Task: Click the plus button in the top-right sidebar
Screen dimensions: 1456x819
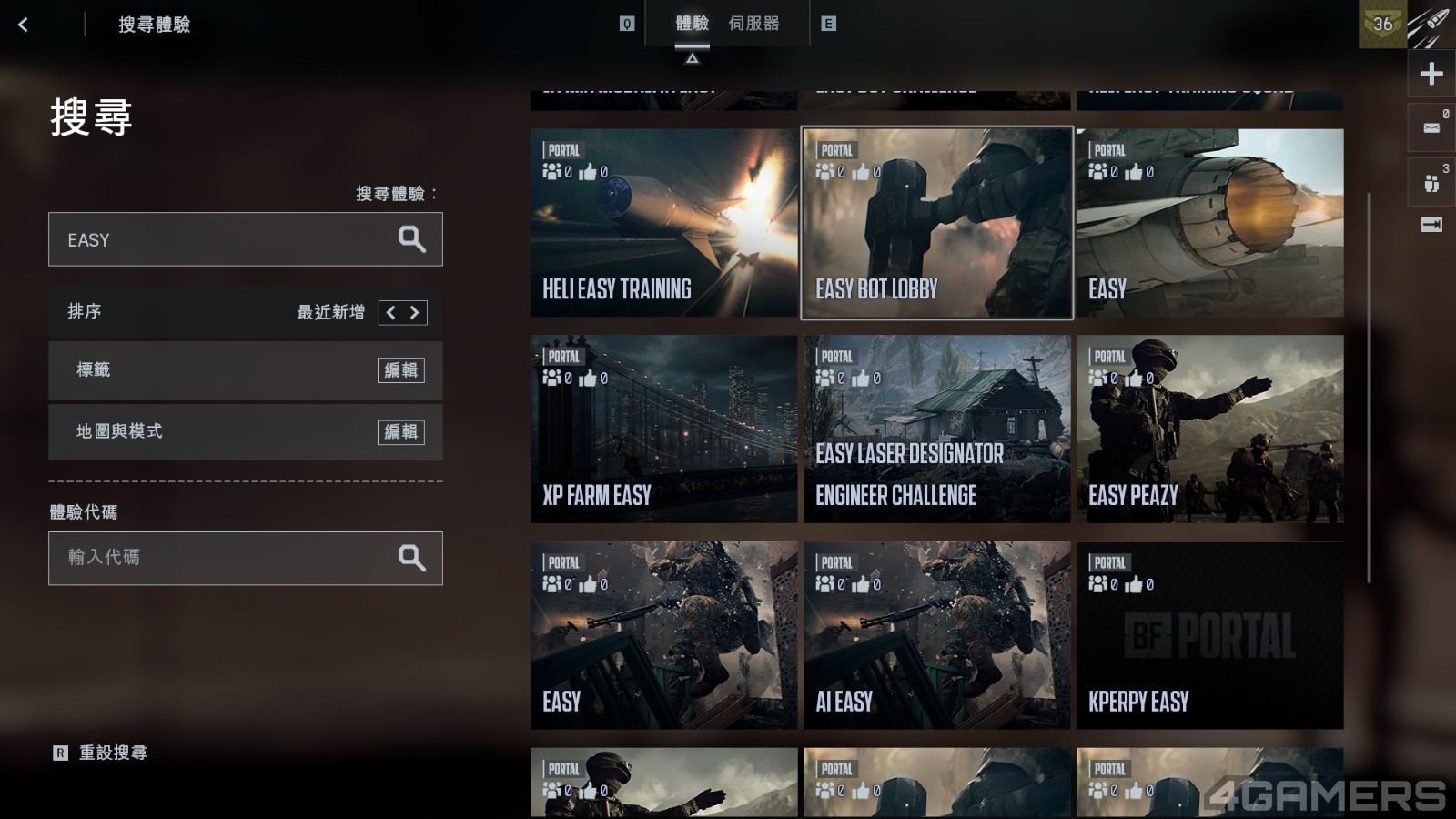Action: (x=1431, y=74)
